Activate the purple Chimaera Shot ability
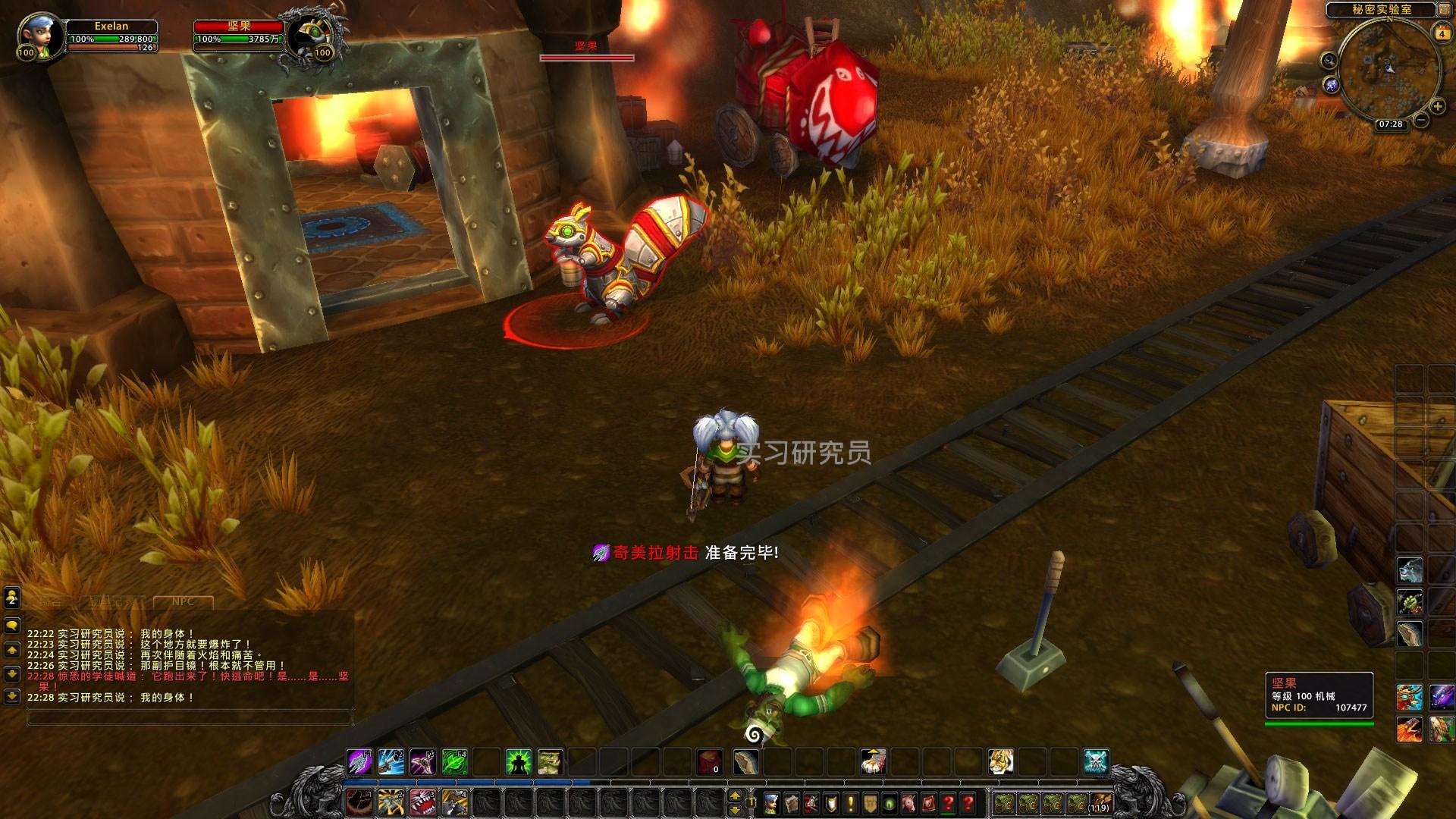 [x=359, y=762]
